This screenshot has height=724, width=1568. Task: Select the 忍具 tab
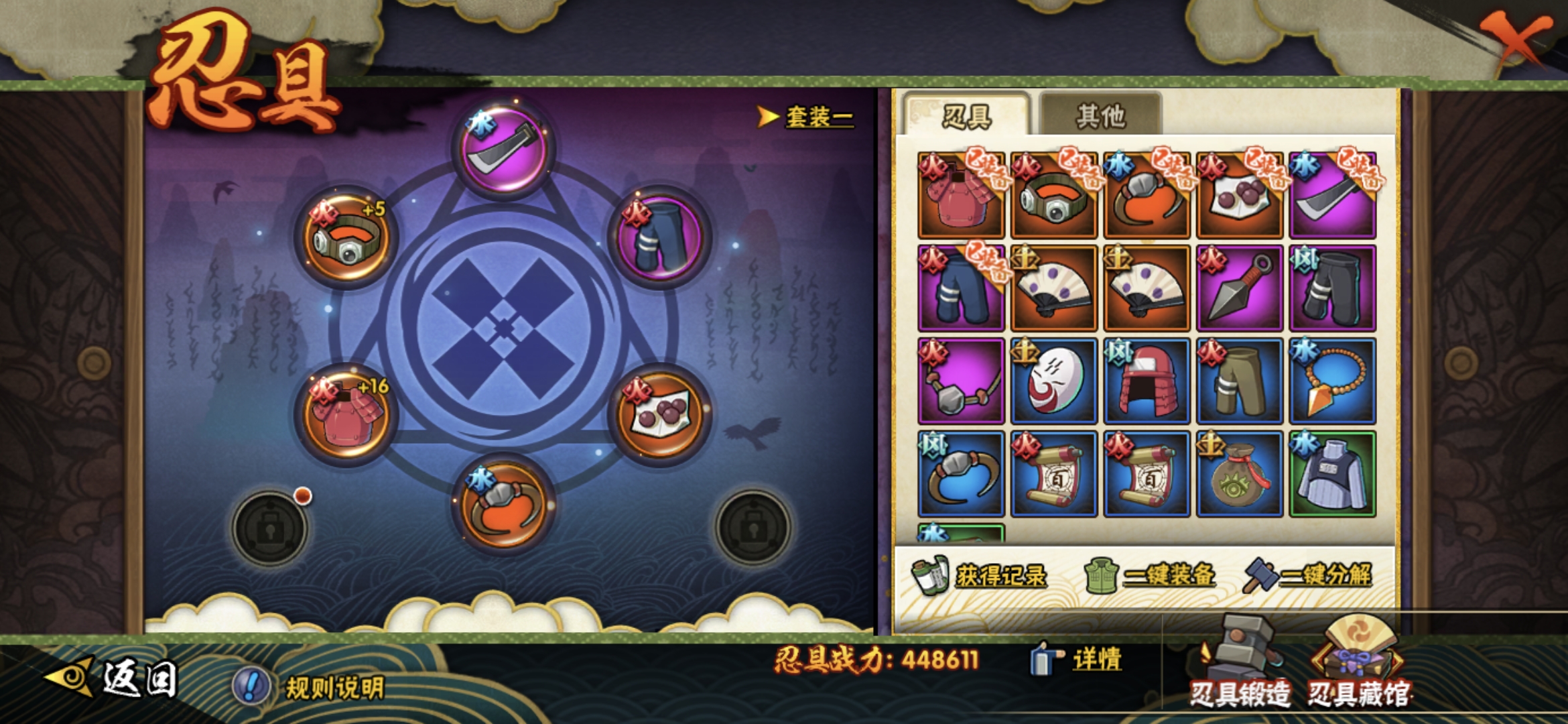[966, 116]
